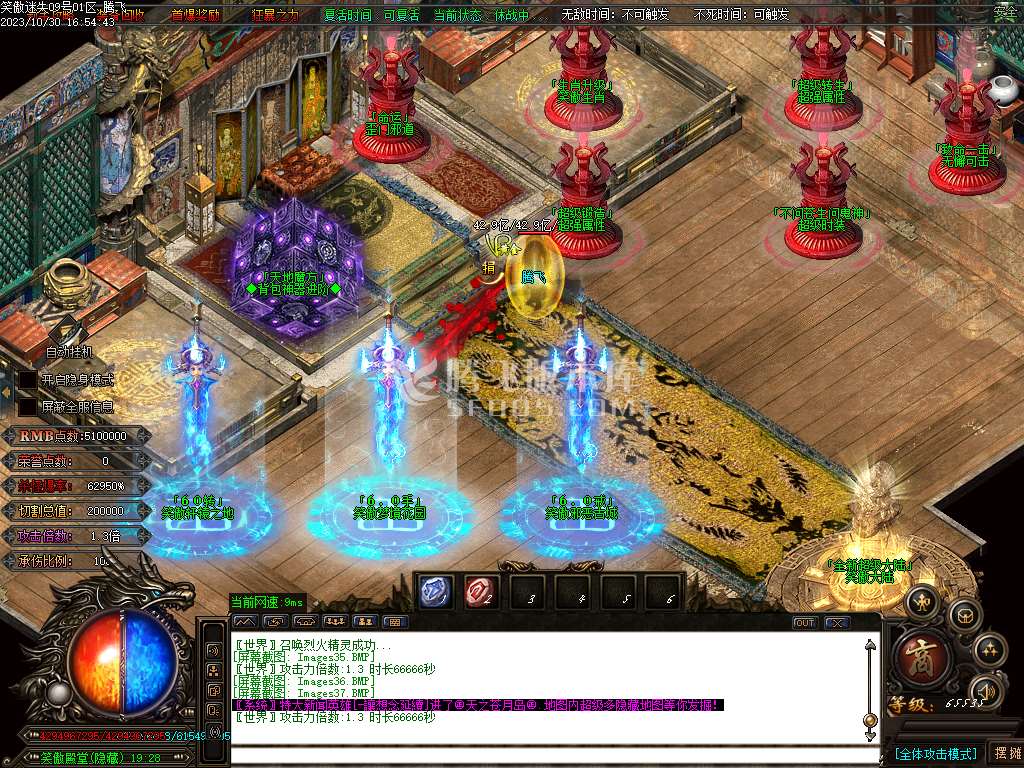The image size is (1024, 768).
Task: Select the first chat channel tab icon
Action: tap(244, 621)
